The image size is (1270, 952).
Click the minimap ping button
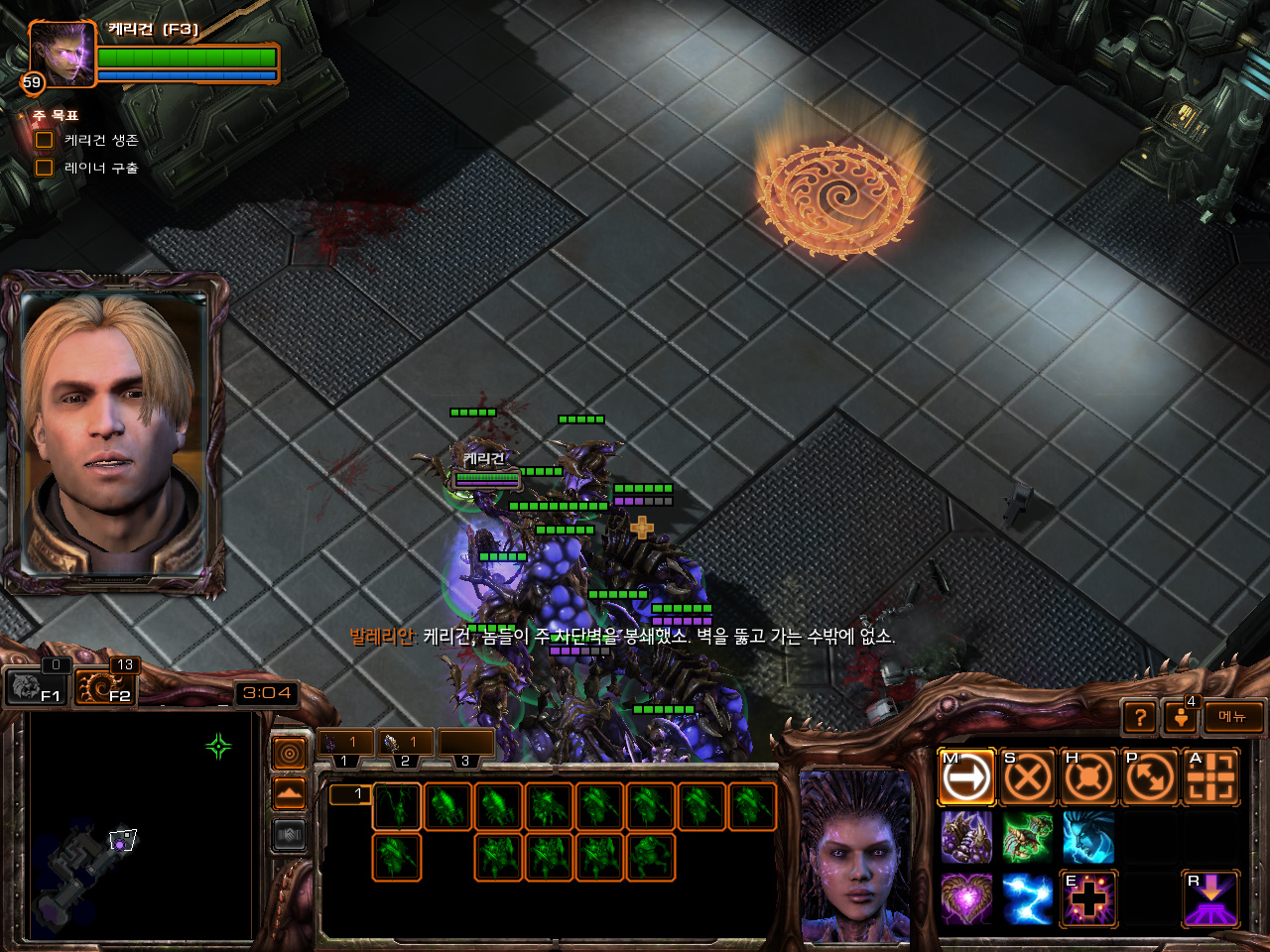(290, 755)
